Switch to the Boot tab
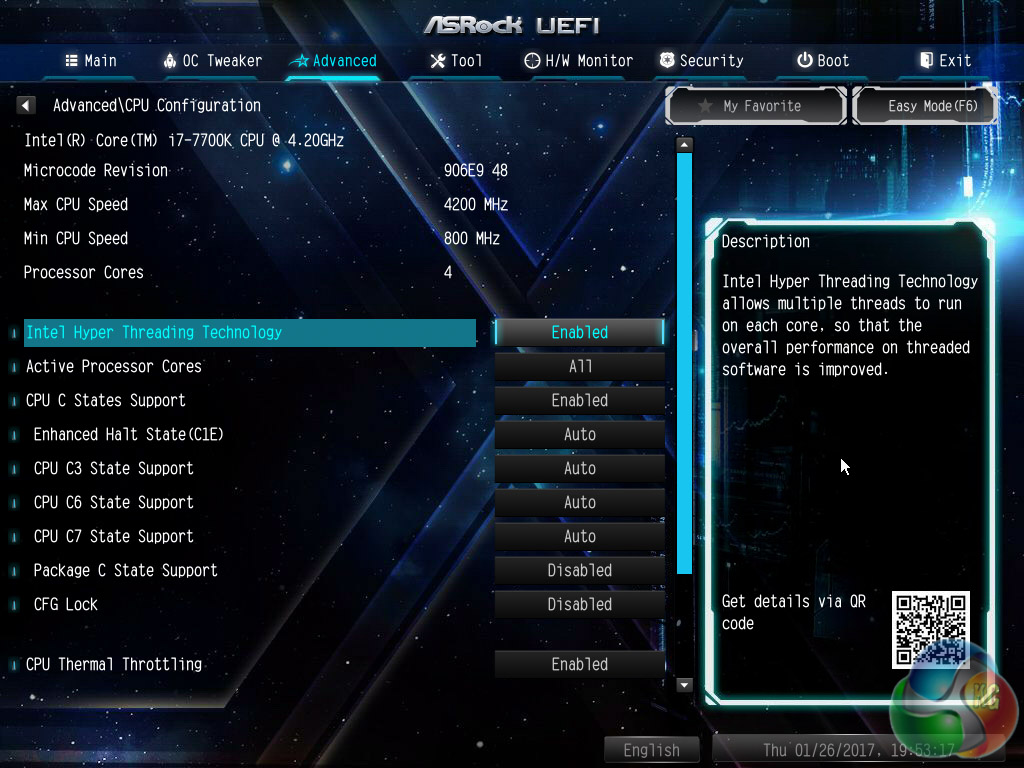The width and height of the screenshot is (1024, 768). (x=823, y=61)
